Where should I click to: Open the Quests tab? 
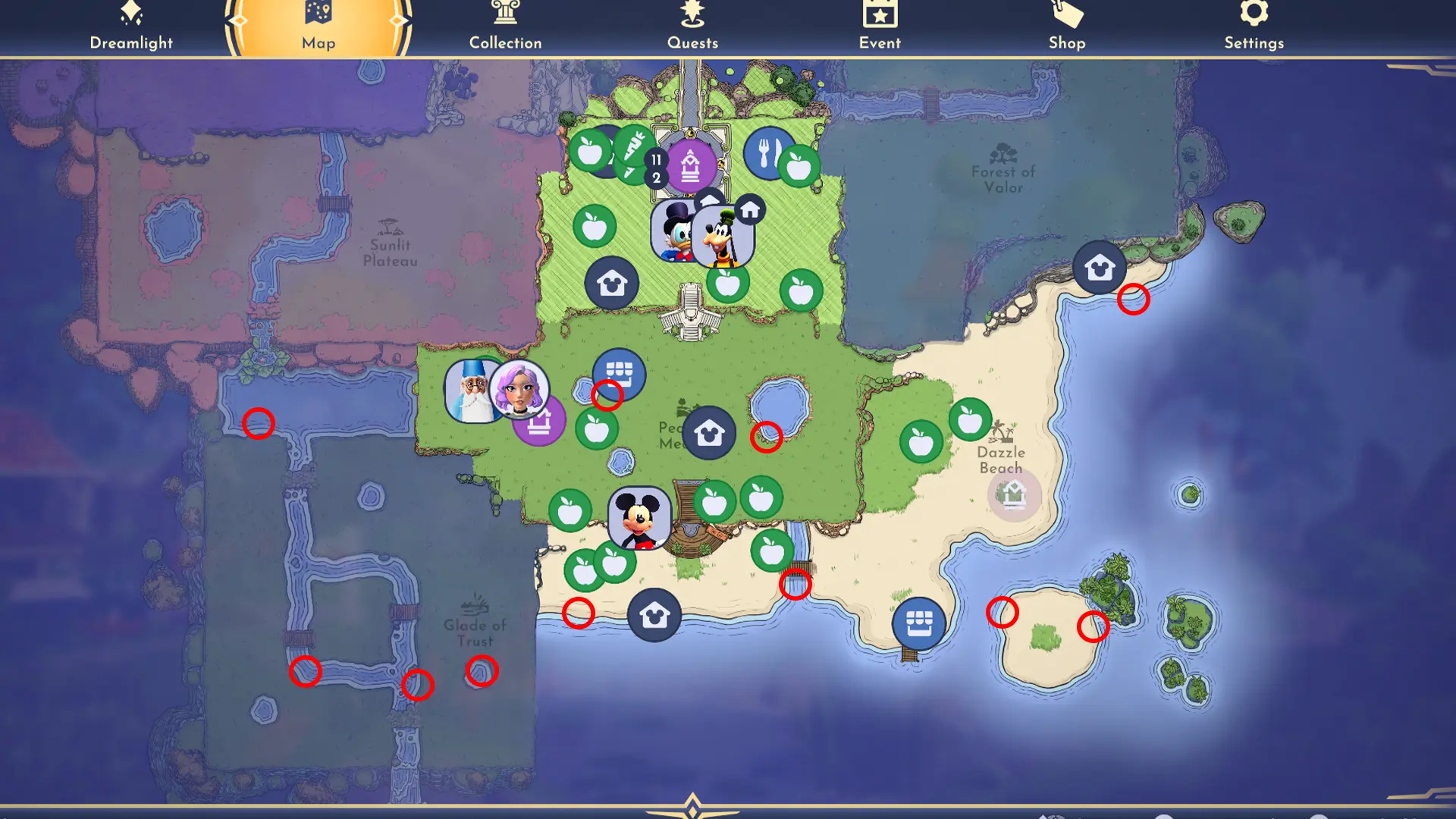692,25
